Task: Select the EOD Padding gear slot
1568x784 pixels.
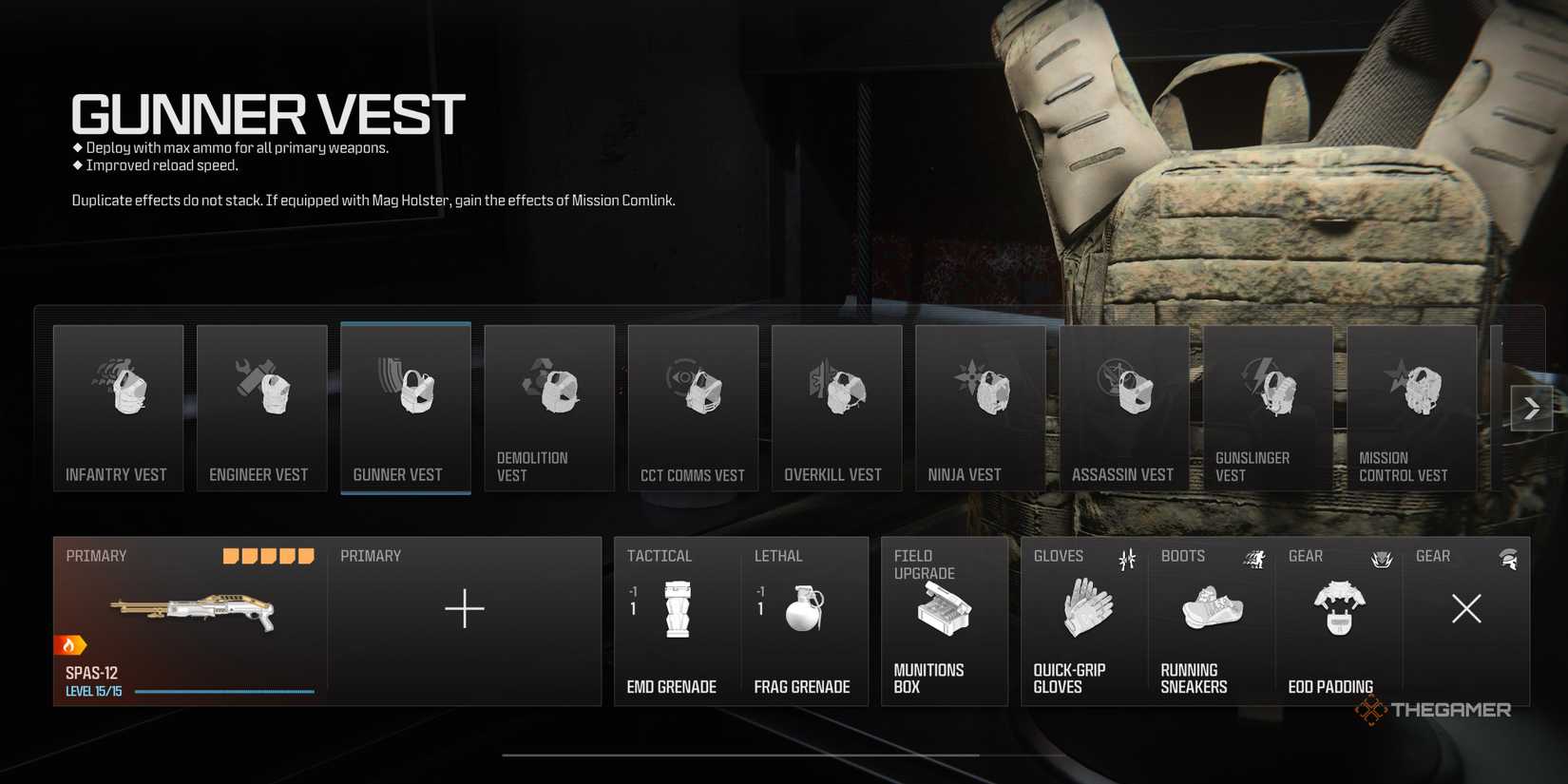Action: [x=1338, y=618]
